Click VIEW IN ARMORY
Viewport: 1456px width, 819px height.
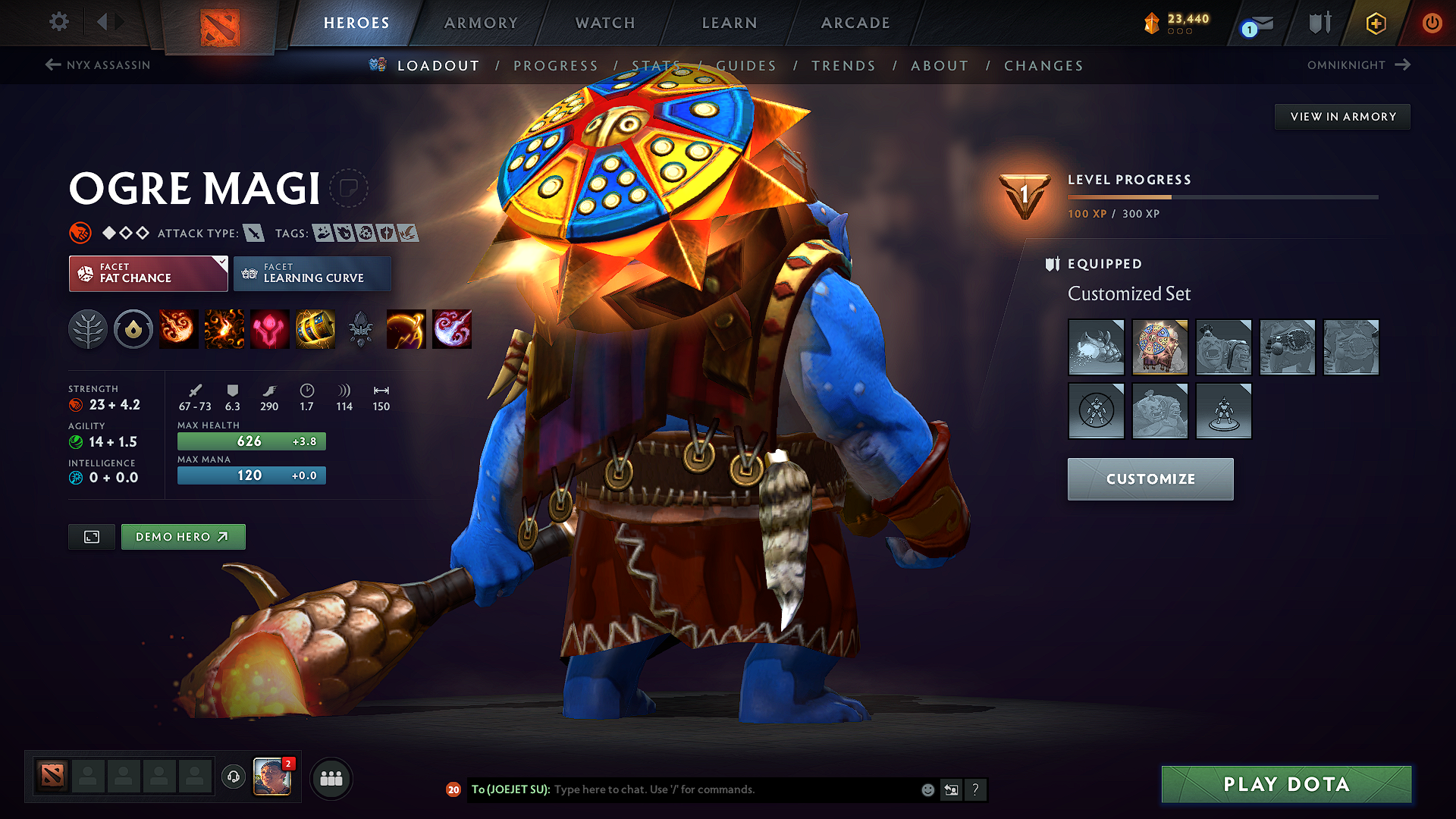[1341, 116]
